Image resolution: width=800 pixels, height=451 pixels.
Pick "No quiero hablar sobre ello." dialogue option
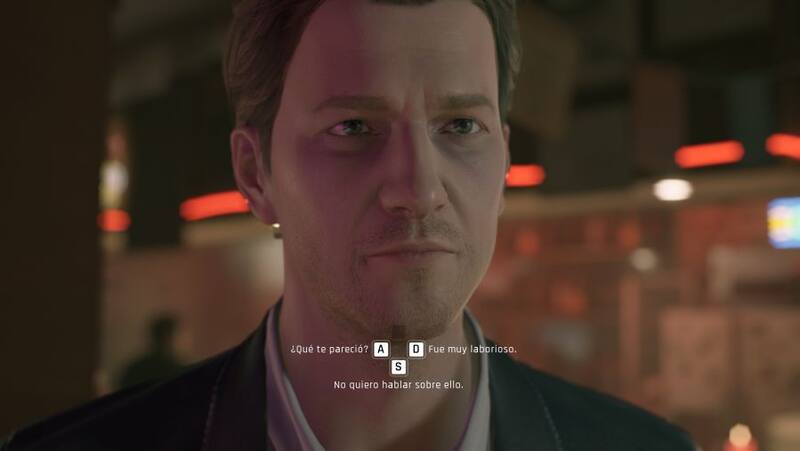pos(399,384)
